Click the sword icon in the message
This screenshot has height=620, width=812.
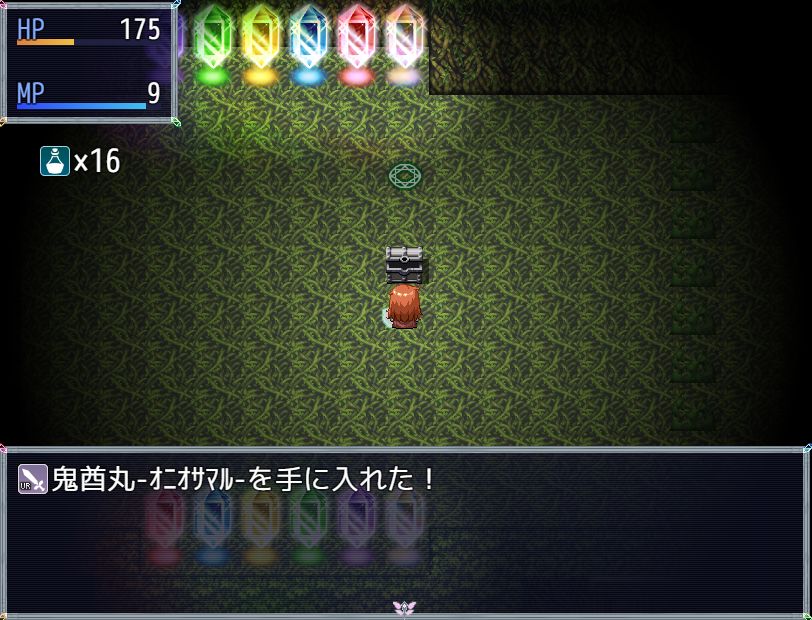(x=32, y=480)
